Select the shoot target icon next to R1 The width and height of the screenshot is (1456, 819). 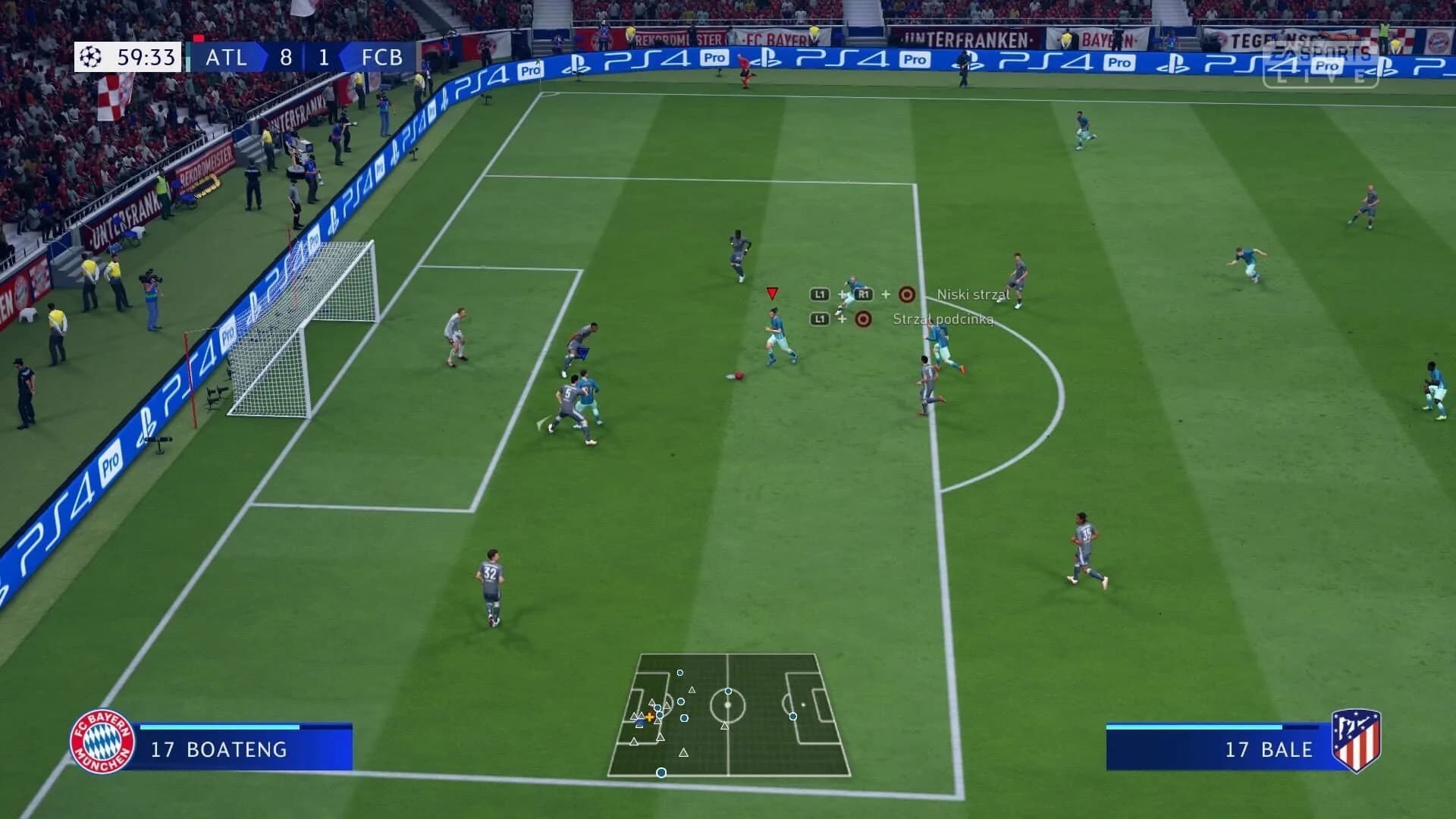coord(908,295)
